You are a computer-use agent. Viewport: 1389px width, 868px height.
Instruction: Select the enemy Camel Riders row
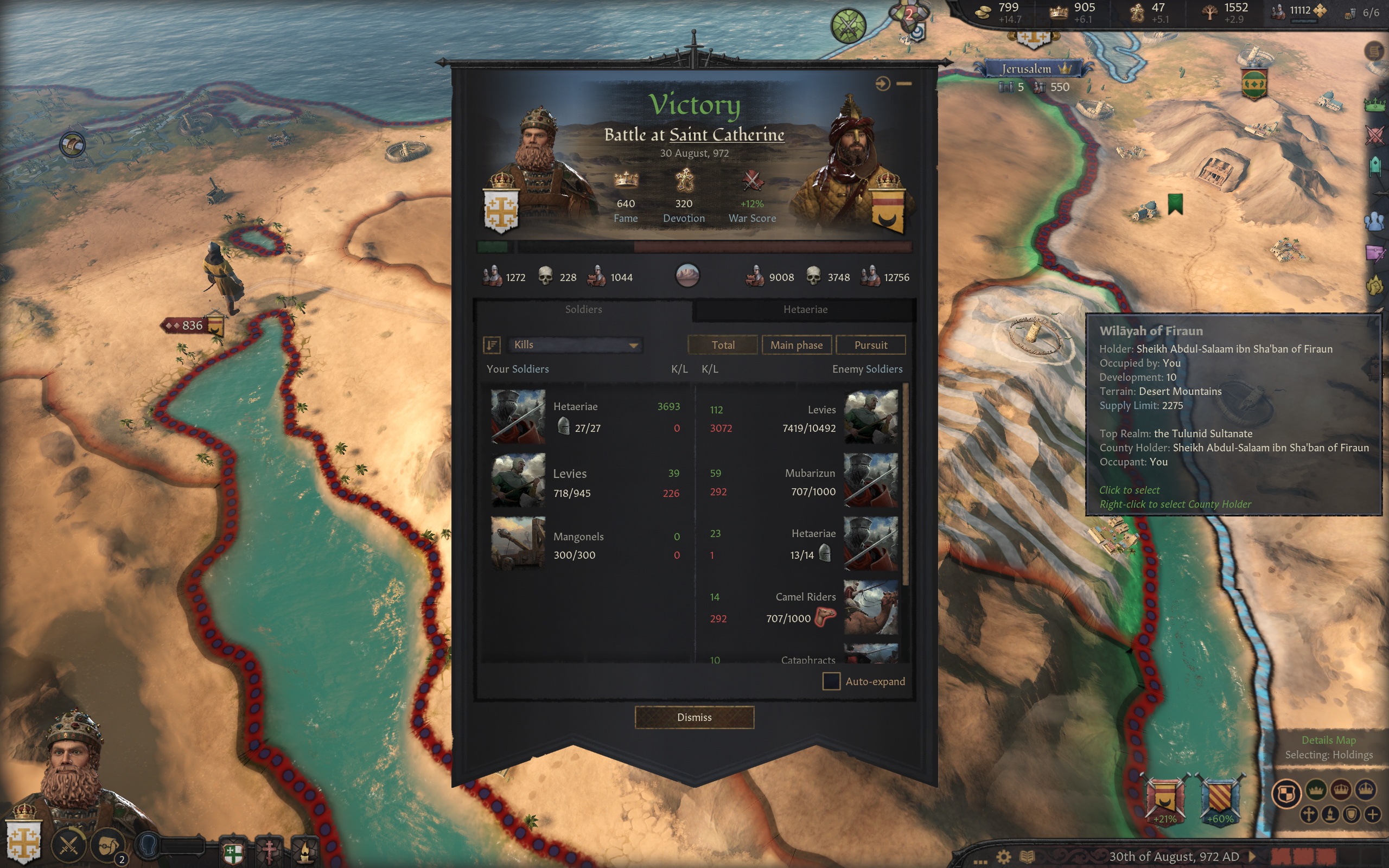tap(804, 608)
